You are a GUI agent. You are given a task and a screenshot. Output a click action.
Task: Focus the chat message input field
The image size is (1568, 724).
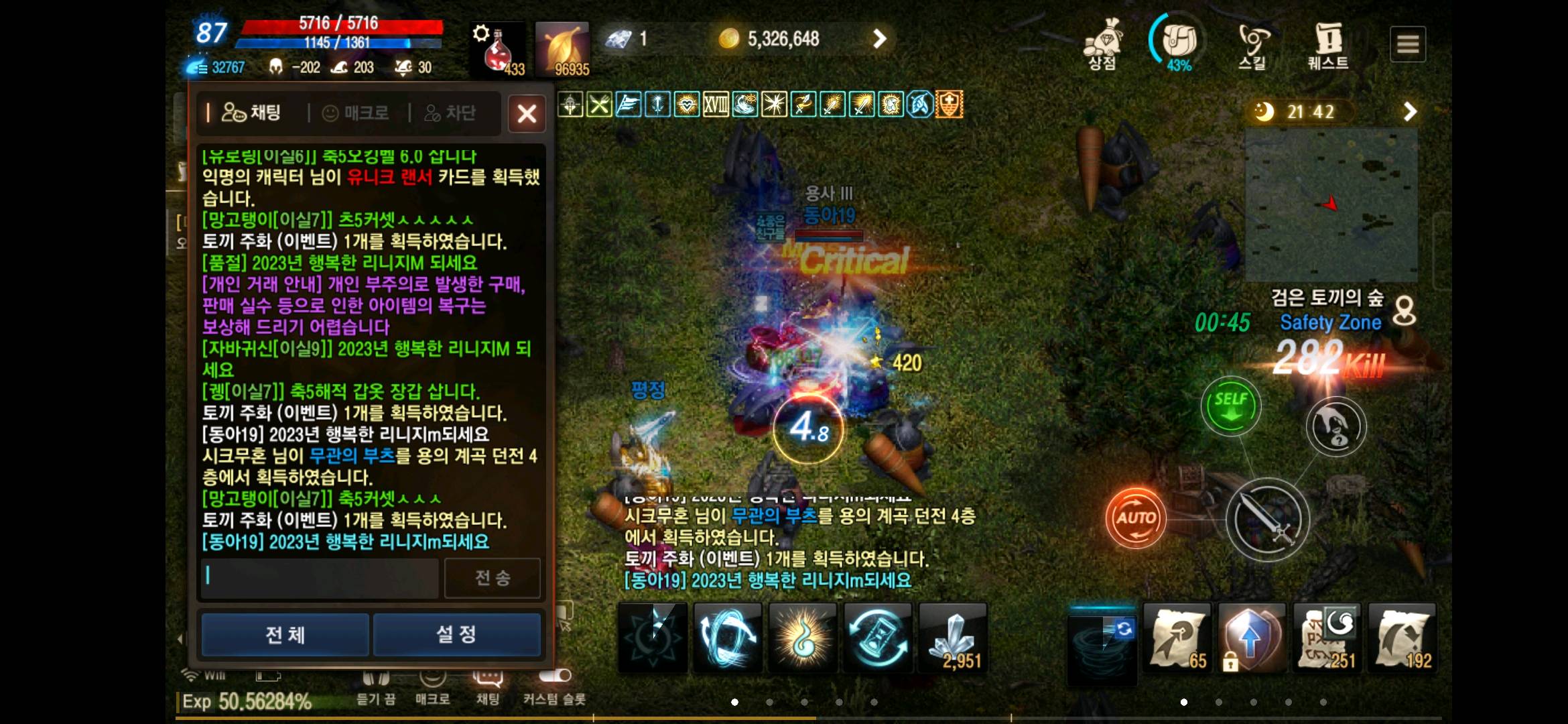click(x=319, y=577)
